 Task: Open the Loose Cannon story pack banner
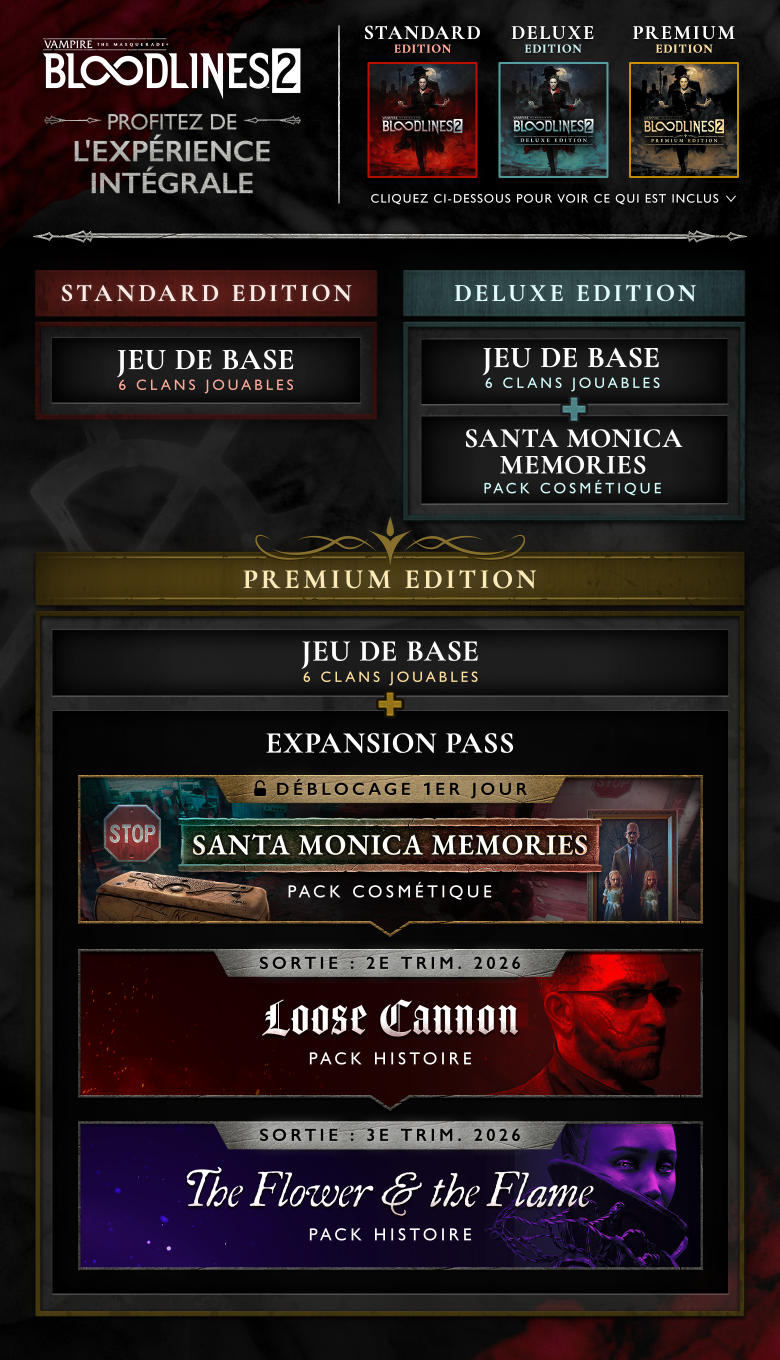(x=390, y=1024)
